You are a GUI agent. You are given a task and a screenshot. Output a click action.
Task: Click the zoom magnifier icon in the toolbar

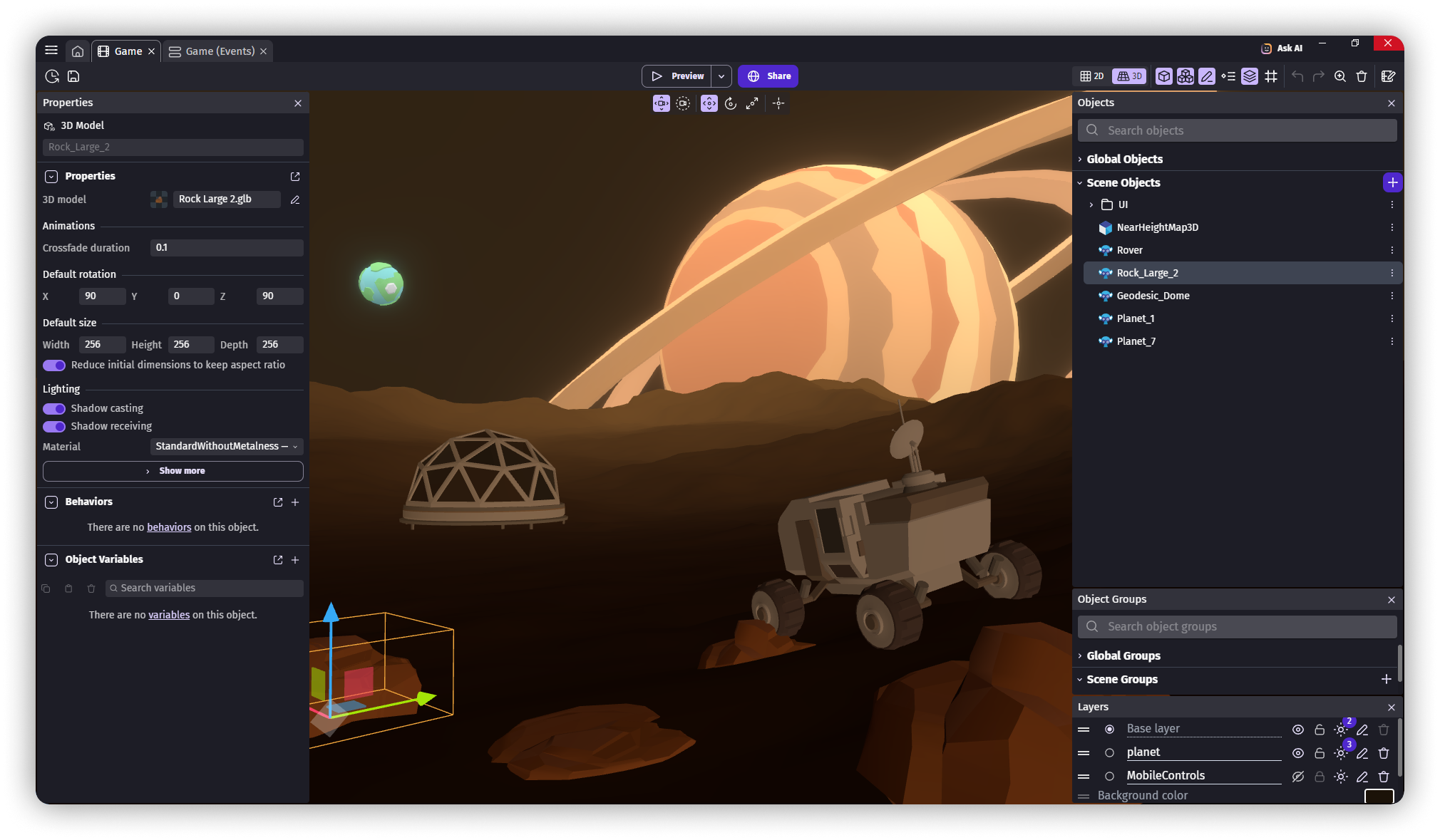pyautogui.click(x=1340, y=76)
